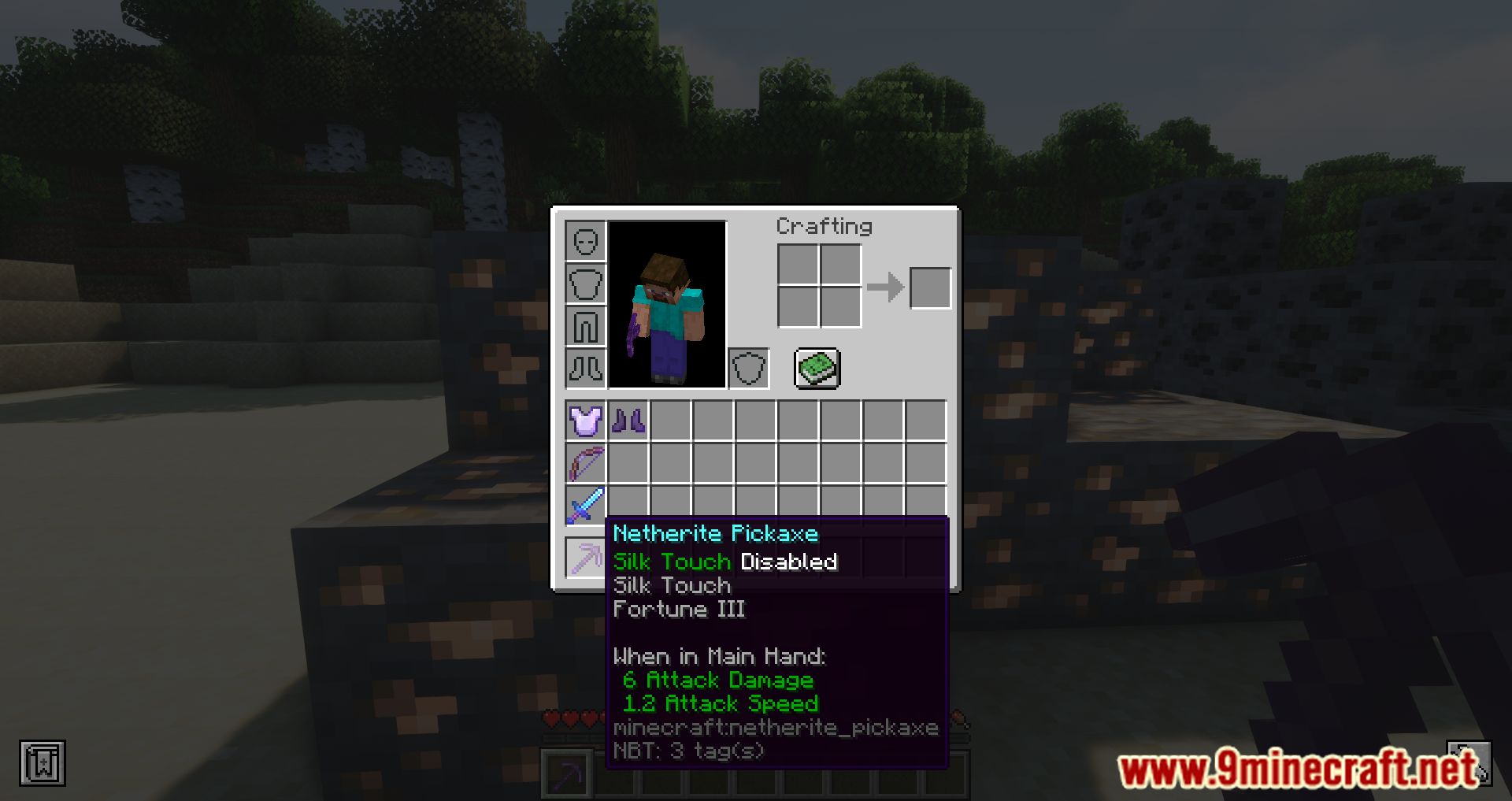
Task: Select the enchanted Bow
Action: pos(586,464)
